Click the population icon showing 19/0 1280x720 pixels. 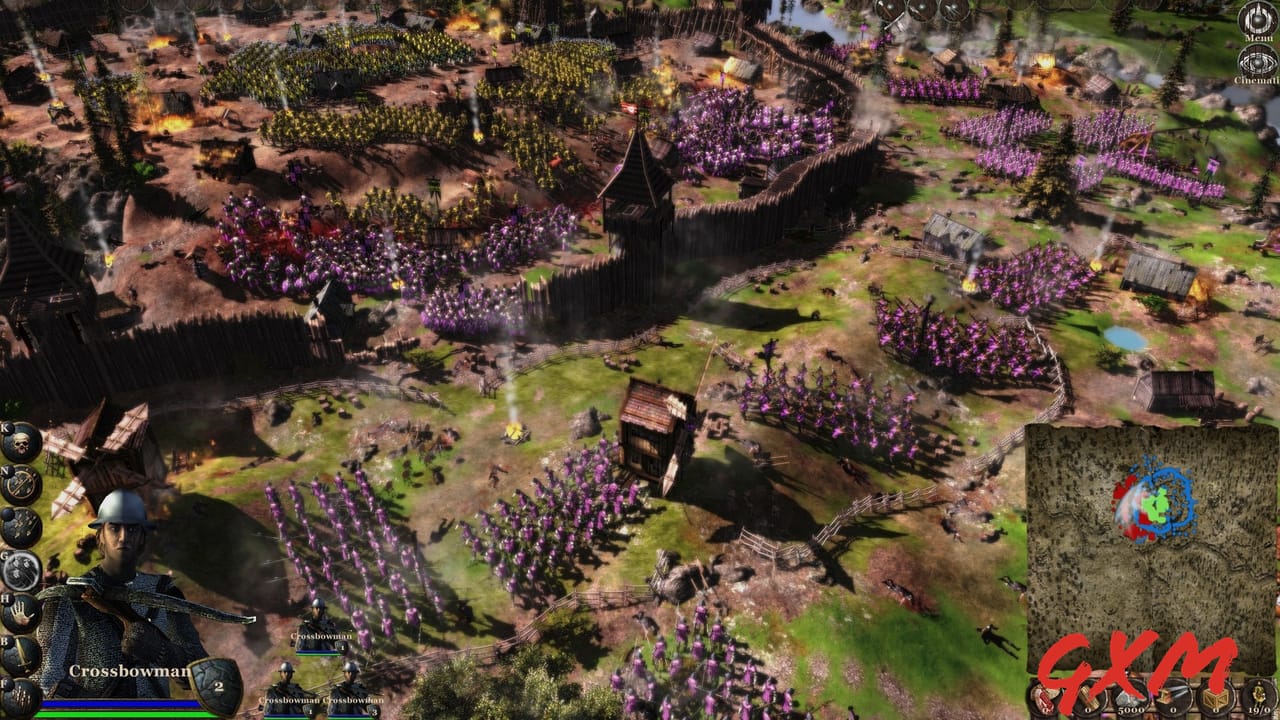coord(1257,698)
